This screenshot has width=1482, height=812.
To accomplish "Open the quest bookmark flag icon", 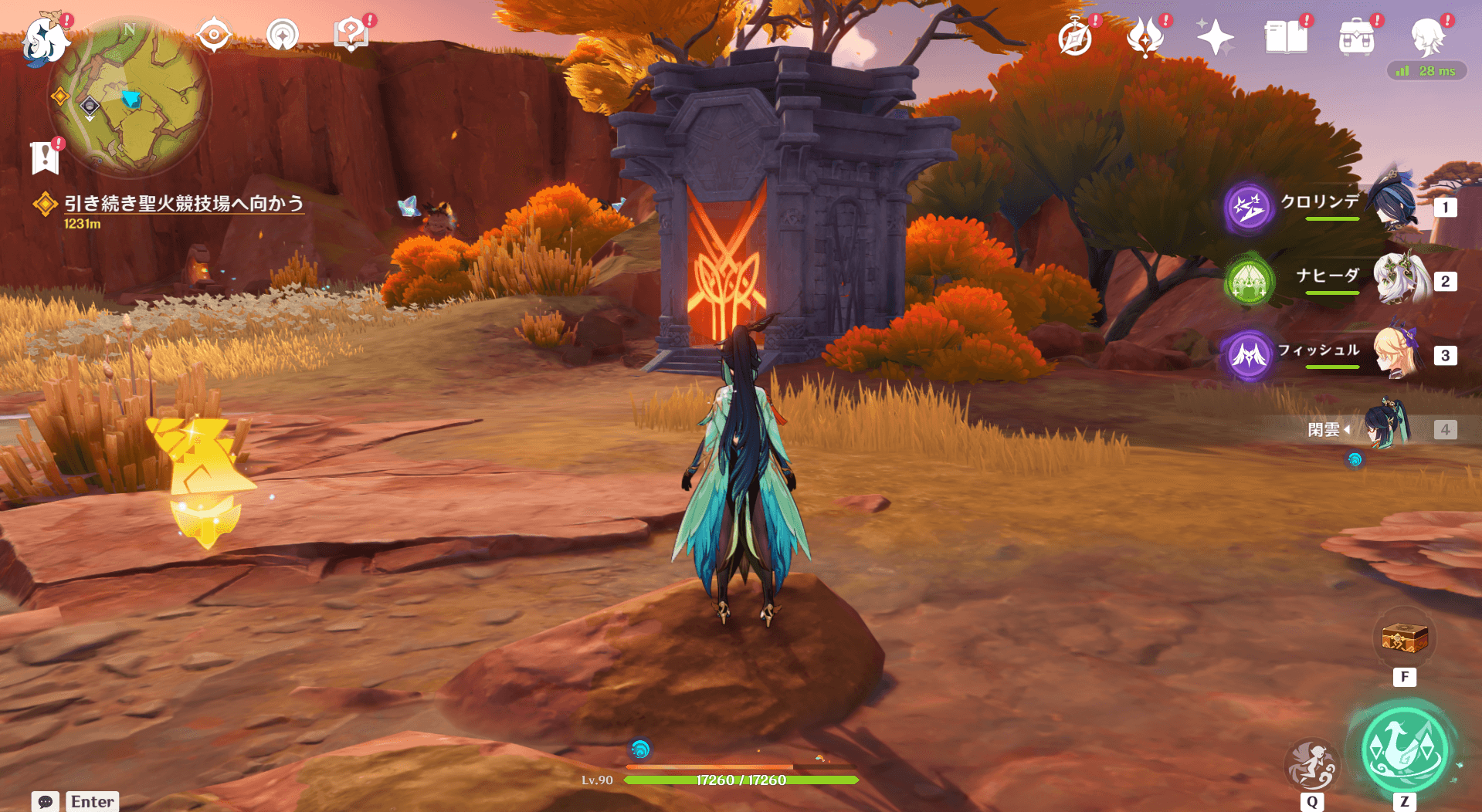I will coord(45,157).
